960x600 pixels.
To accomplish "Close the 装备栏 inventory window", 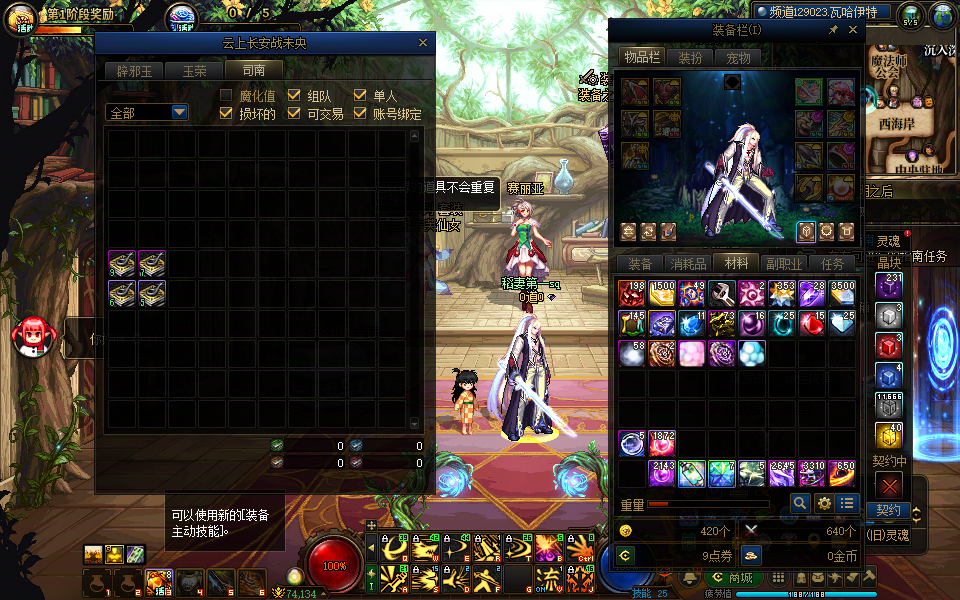I will tap(851, 31).
